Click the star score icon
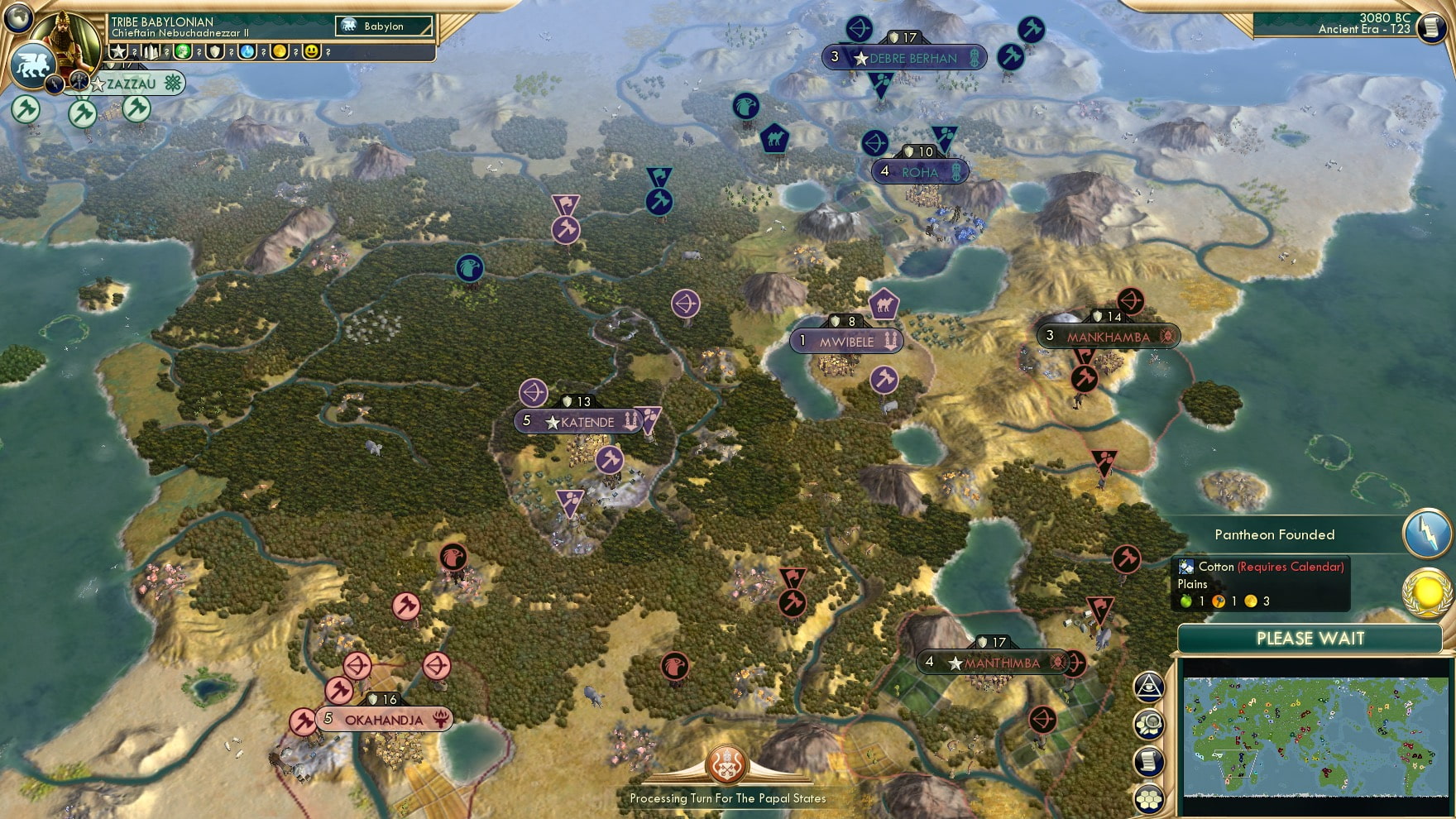1456x819 pixels. (118, 52)
